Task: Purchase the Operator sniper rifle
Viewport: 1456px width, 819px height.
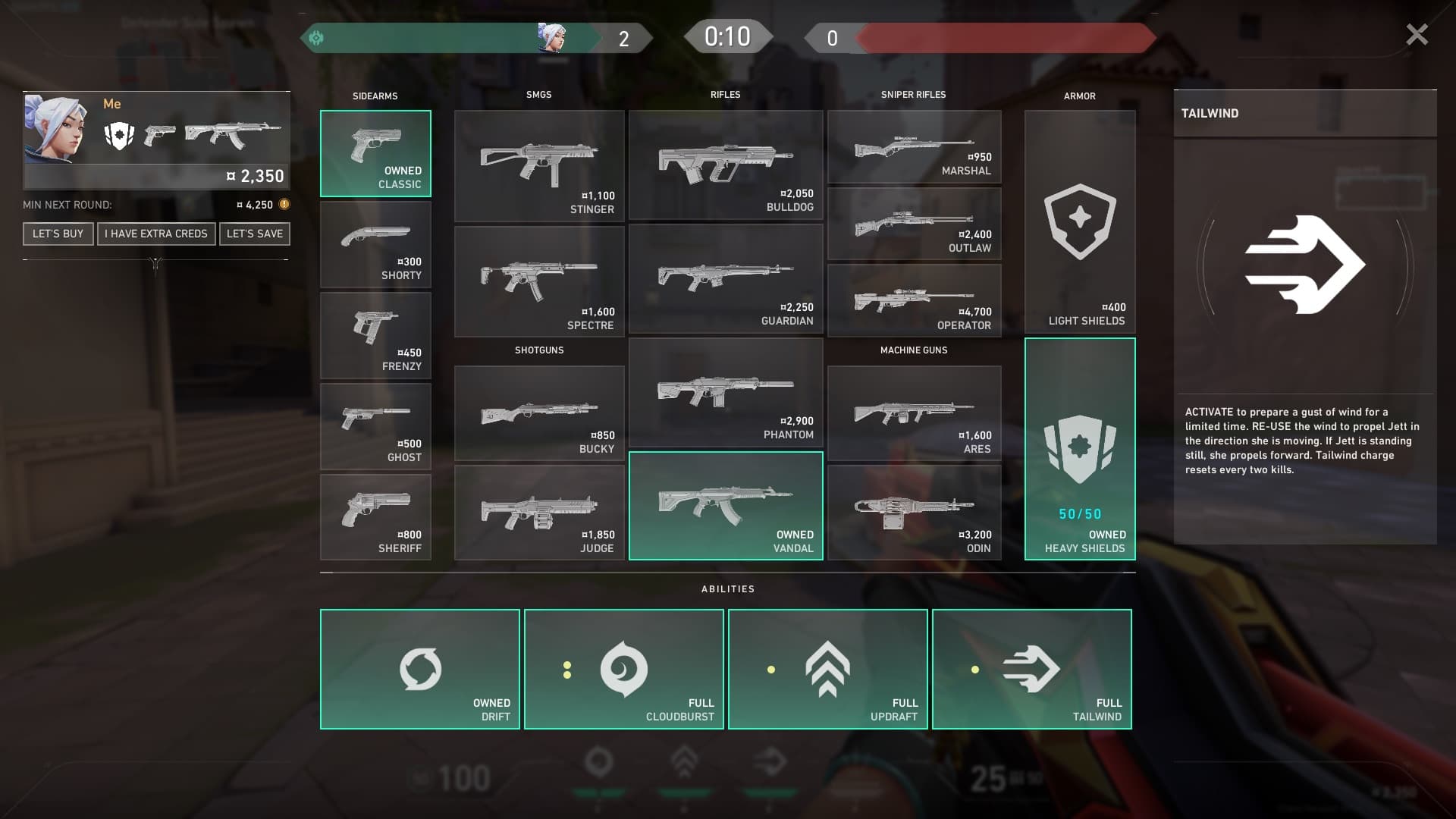Action: (x=914, y=300)
